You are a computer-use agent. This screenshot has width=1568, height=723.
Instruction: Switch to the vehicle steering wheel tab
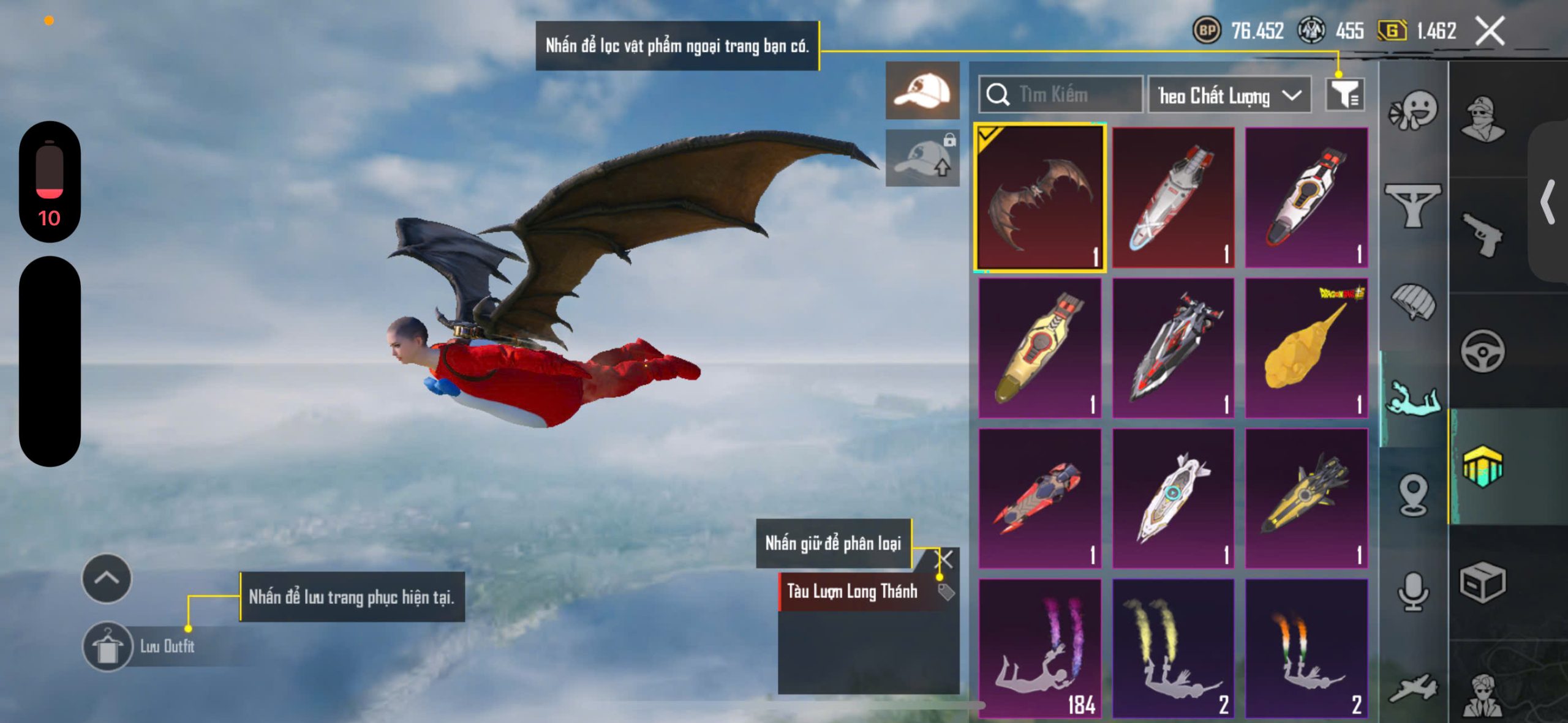1482,351
